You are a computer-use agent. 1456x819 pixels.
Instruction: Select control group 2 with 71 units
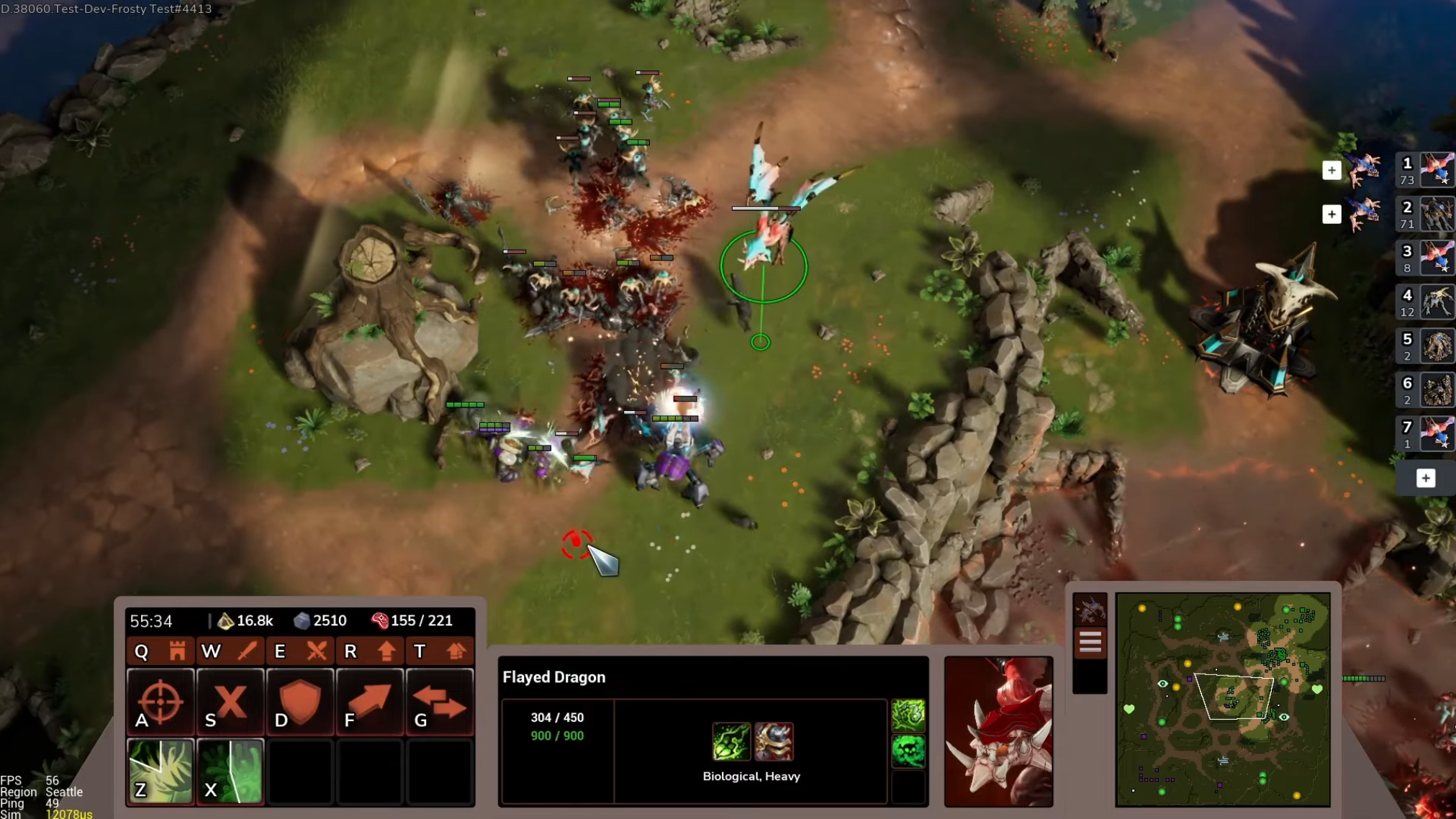1425,214
